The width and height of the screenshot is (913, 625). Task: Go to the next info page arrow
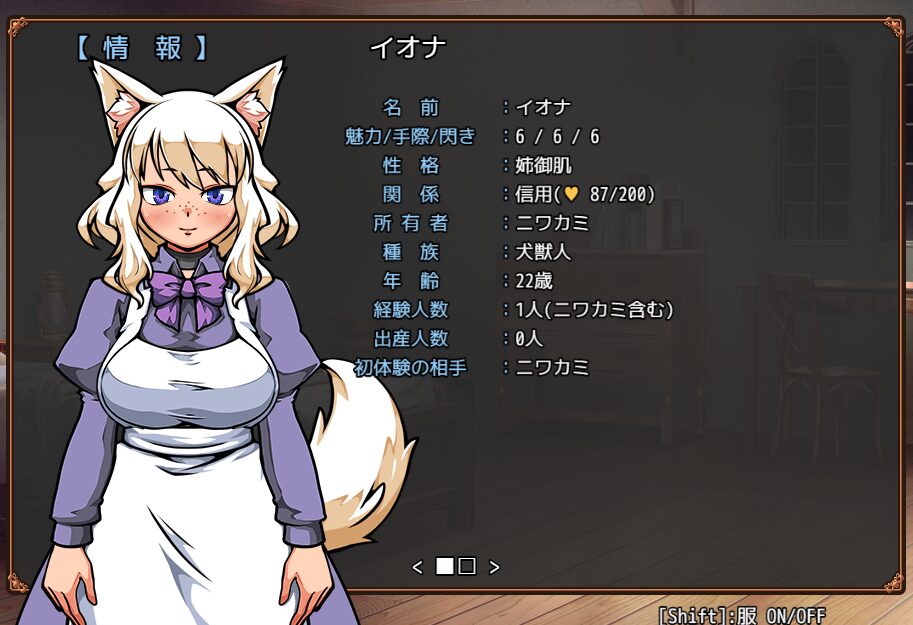pos(494,567)
